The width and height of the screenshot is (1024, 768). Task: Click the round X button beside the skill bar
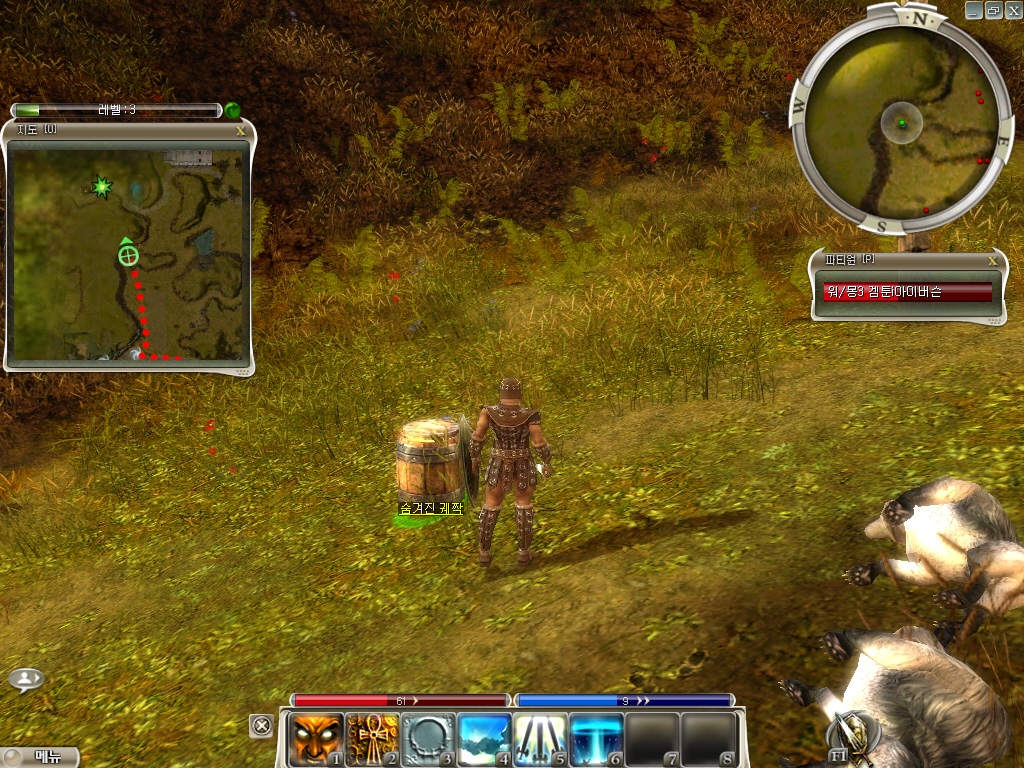[261, 725]
